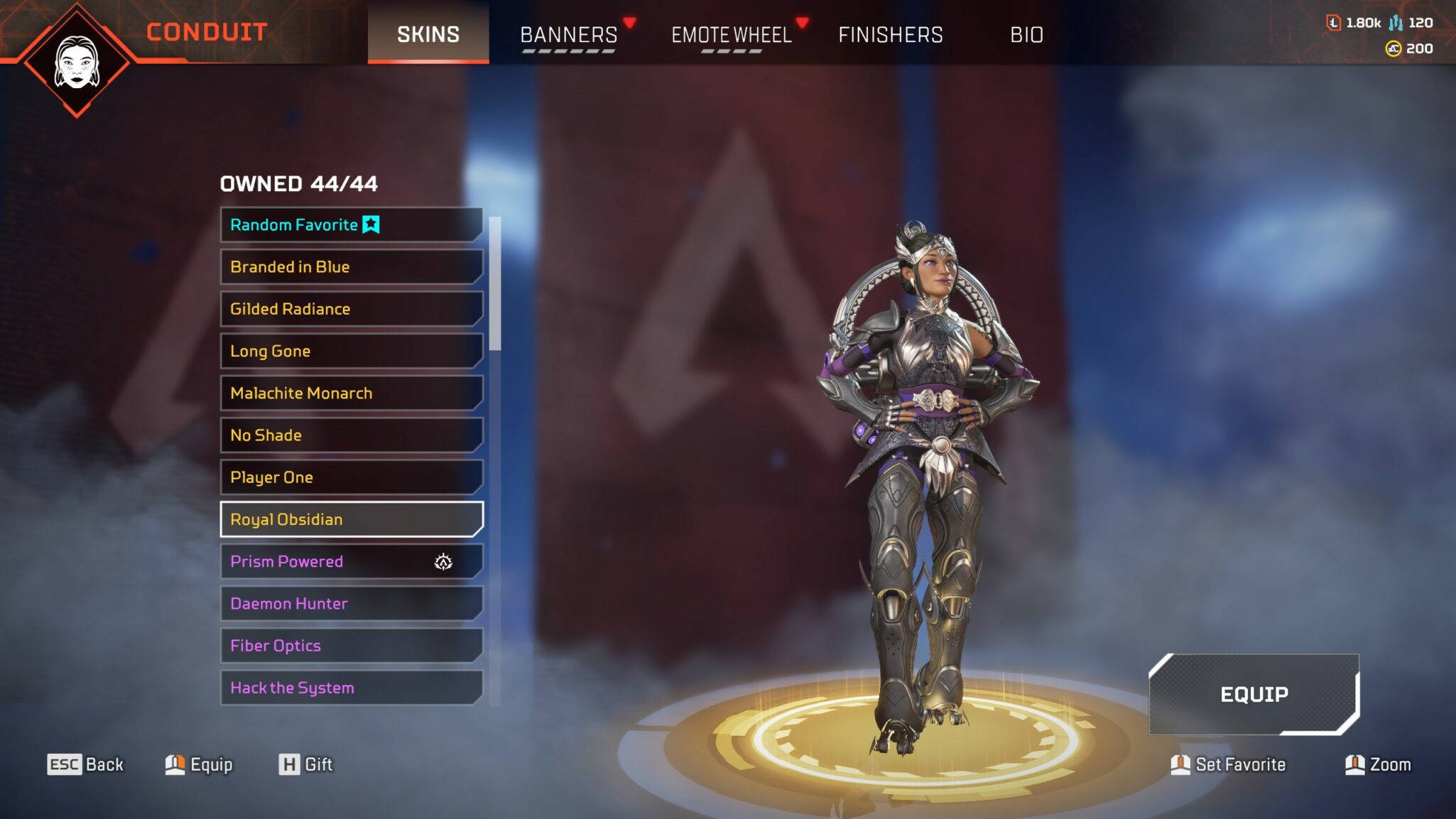
Task: Pick the Player One skin
Action: (351, 477)
